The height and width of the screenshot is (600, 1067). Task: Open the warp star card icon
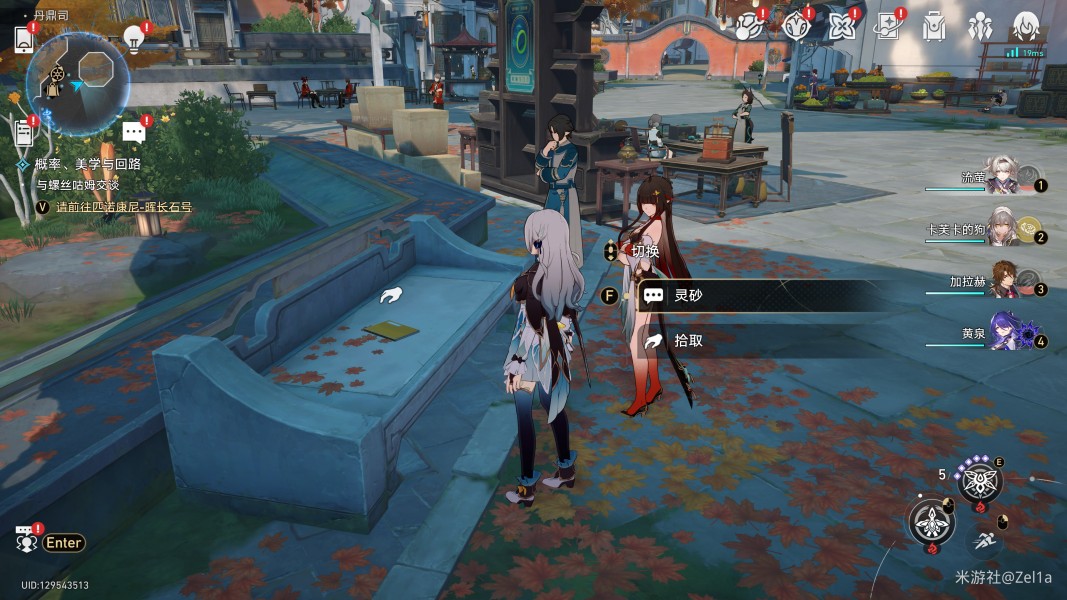pos(886,26)
